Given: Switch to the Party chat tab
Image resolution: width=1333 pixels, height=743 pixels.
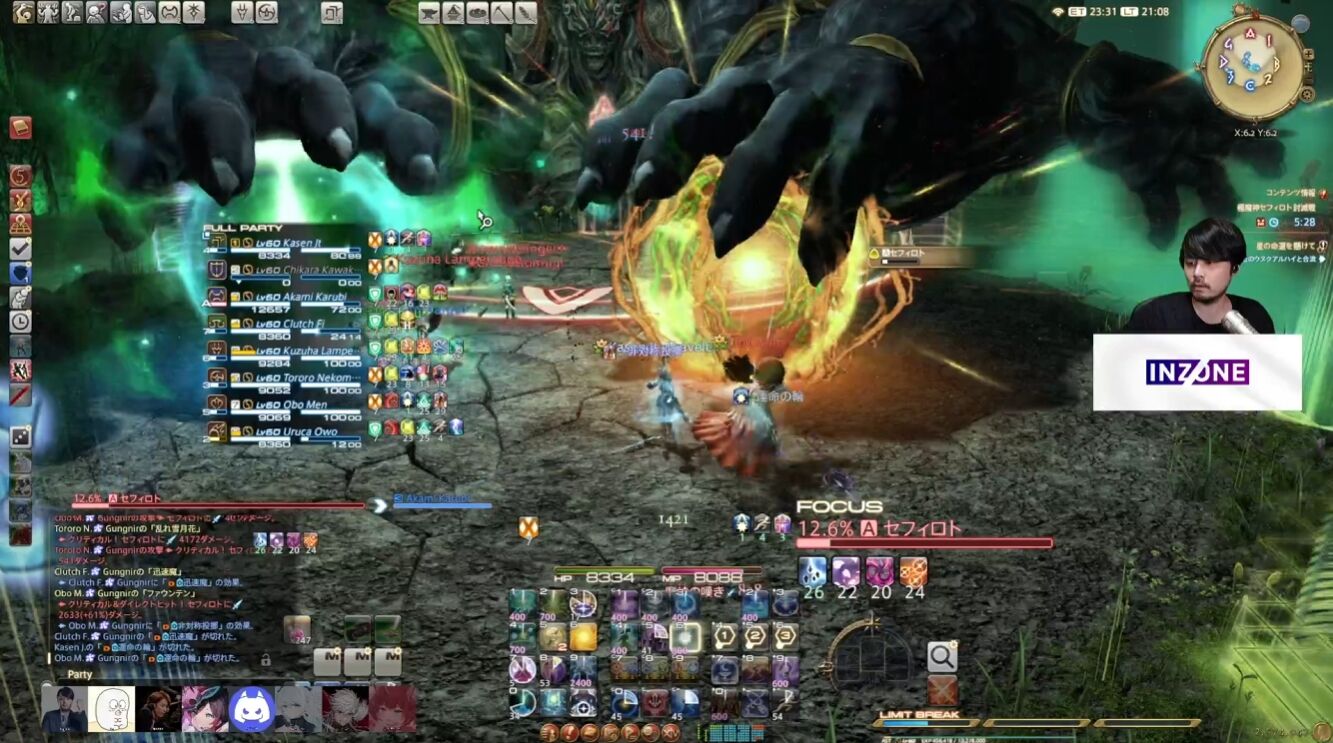Looking at the screenshot, I should 78,674.
